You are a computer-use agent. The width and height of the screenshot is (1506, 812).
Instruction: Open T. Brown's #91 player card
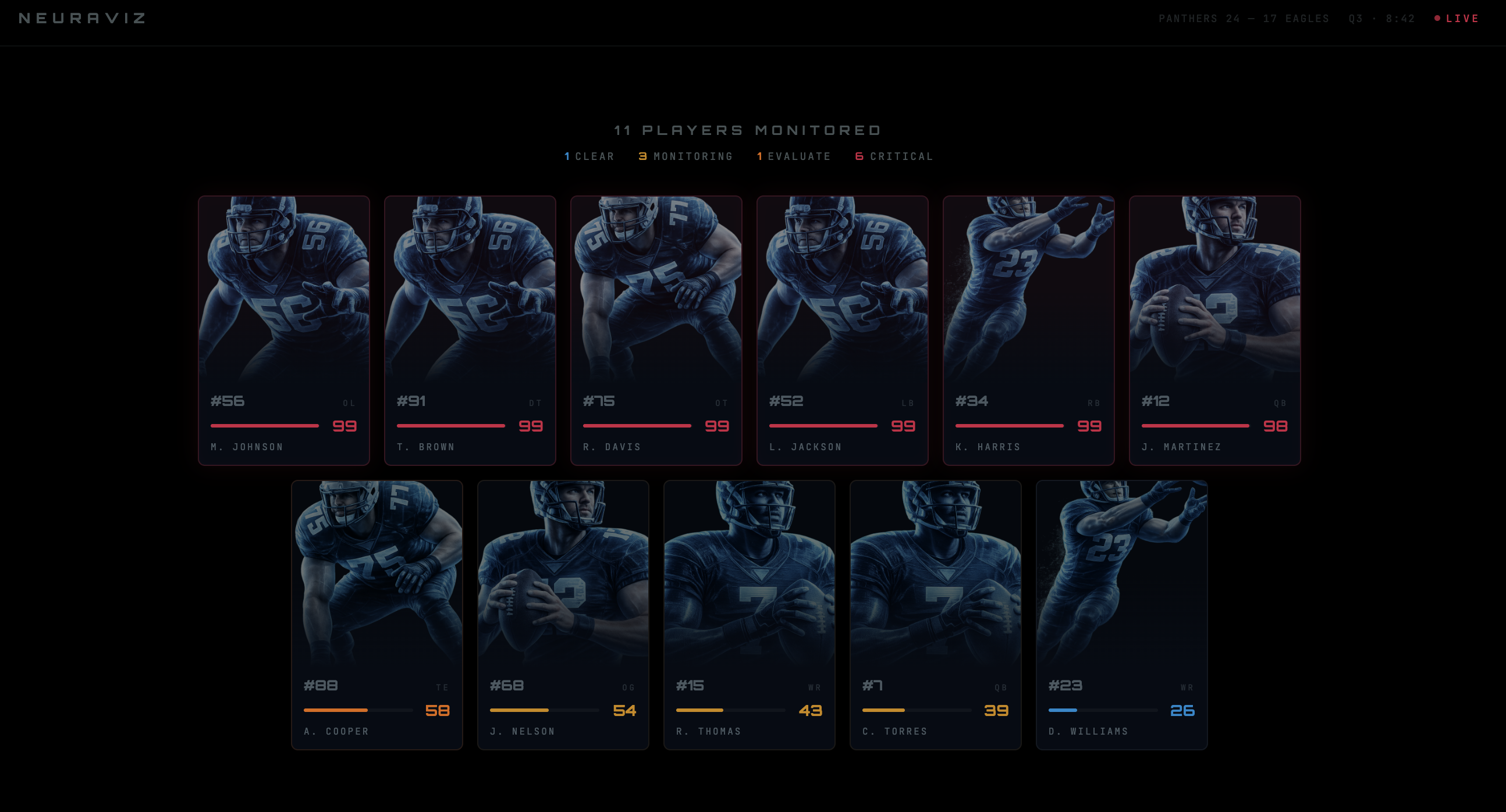470,330
